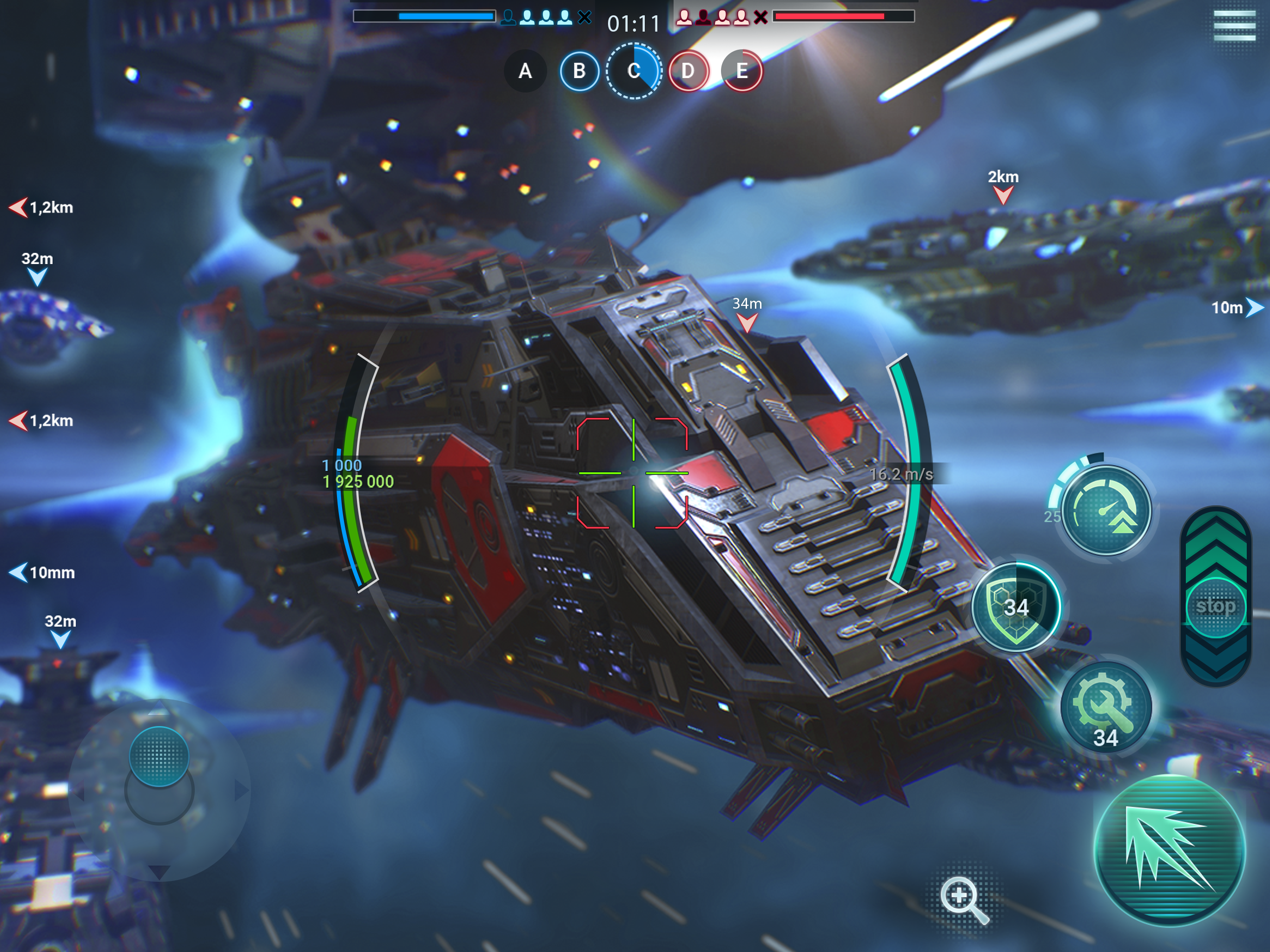Select capture point D

(x=688, y=71)
